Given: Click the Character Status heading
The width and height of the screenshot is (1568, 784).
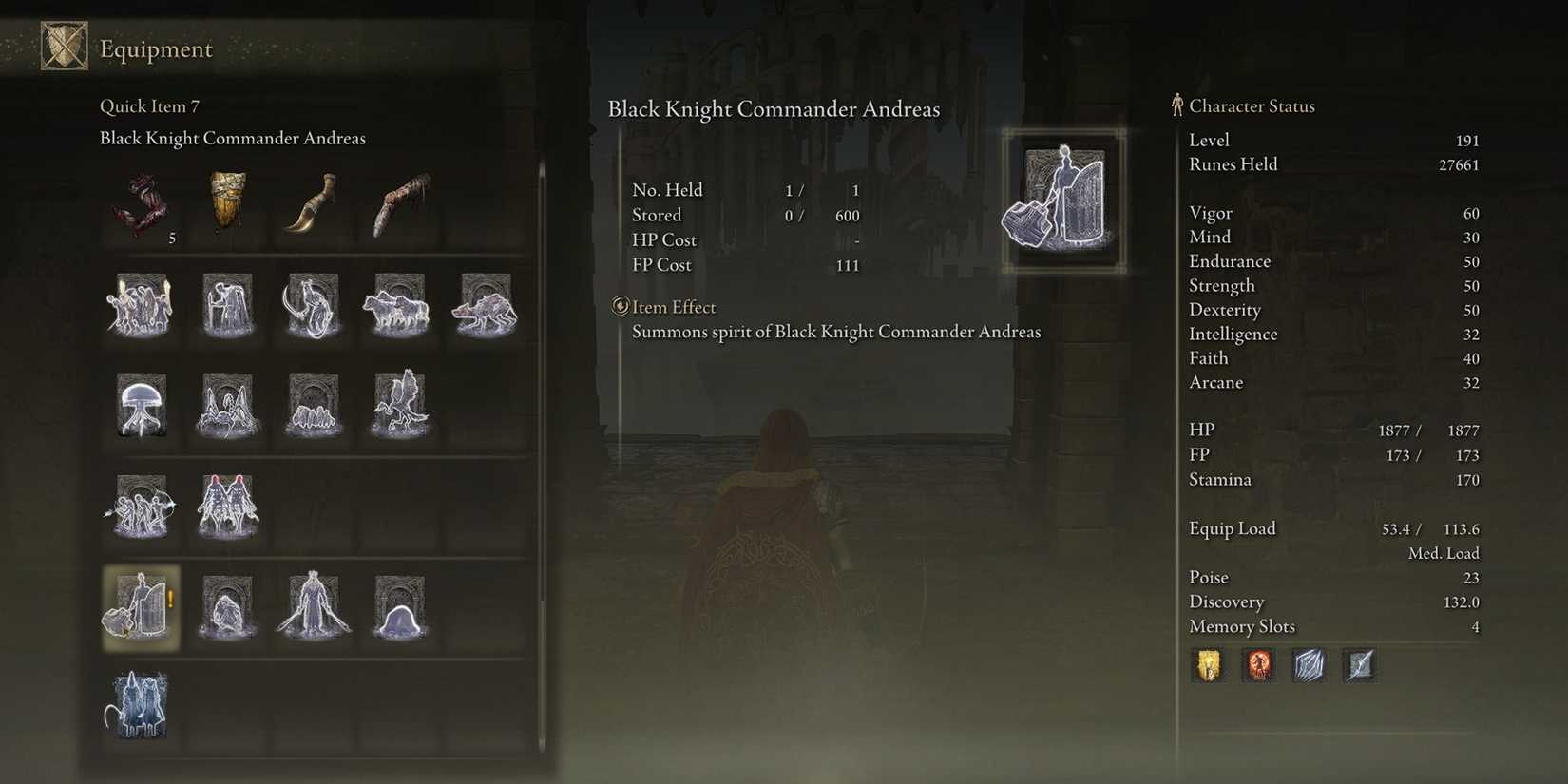Looking at the screenshot, I should [x=1254, y=106].
